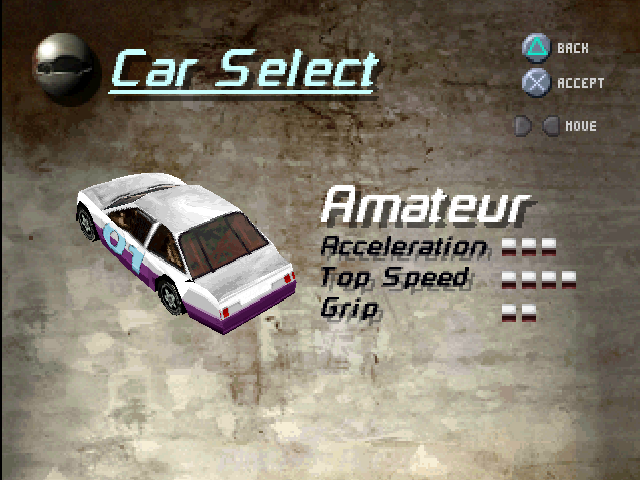Viewport: 640px width, 480px height.
Task: Choose the Amateur car class name
Action: [x=425, y=206]
